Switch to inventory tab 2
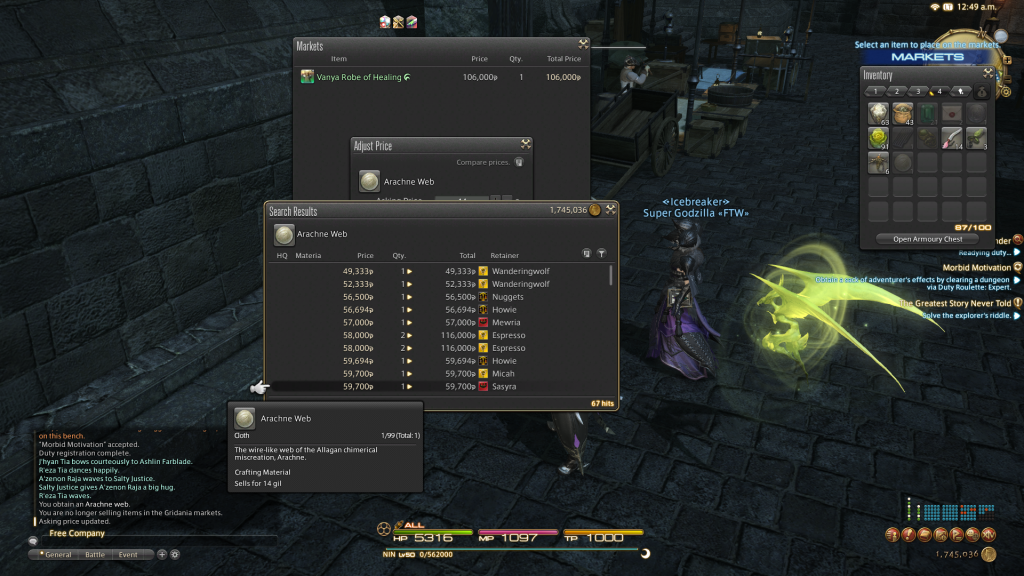The width and height of the screenshot is (1024, 576). 898,91
